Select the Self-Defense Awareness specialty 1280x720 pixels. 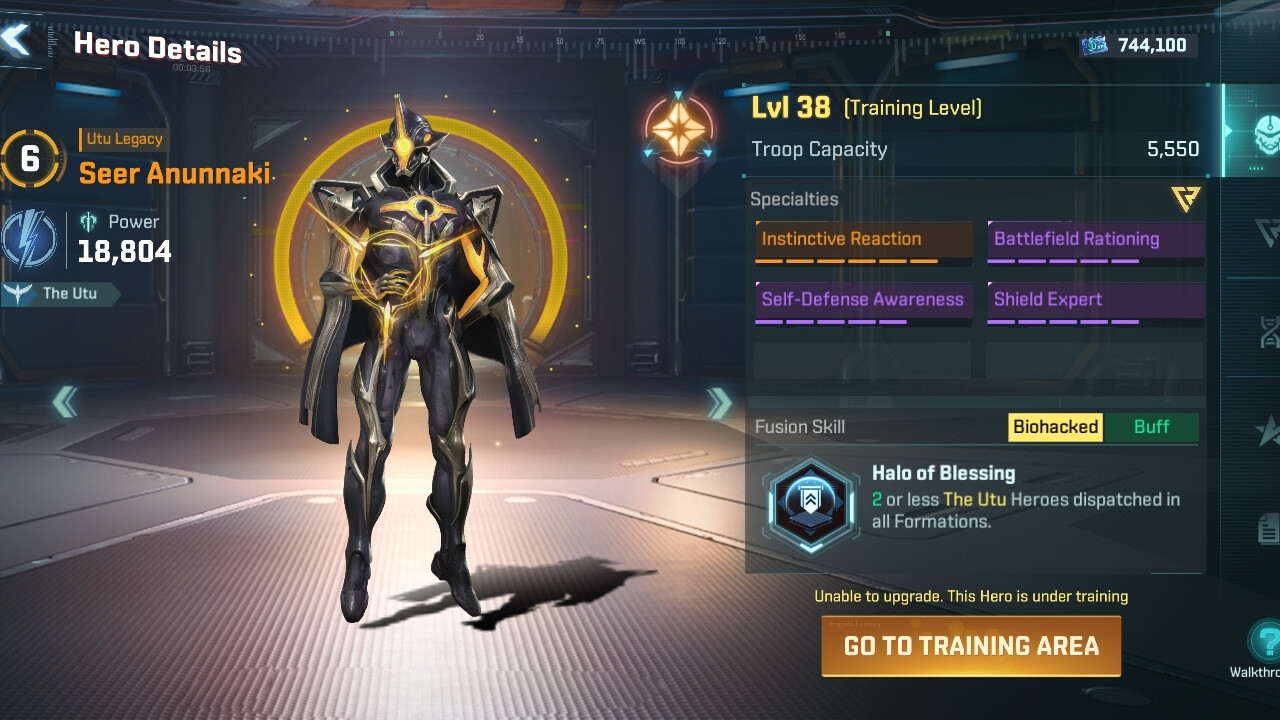pos(863,301)
